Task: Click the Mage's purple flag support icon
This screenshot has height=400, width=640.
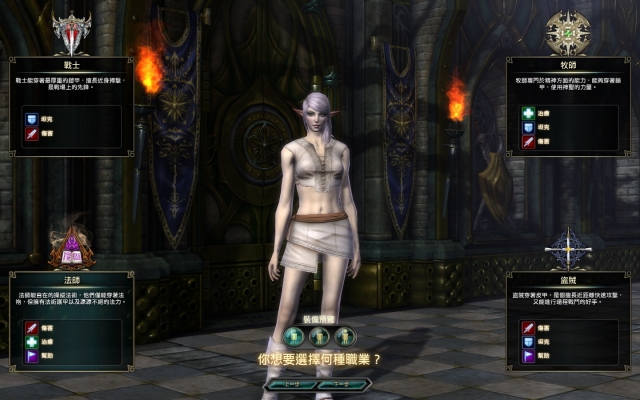Action: click(x=31, y=355)
